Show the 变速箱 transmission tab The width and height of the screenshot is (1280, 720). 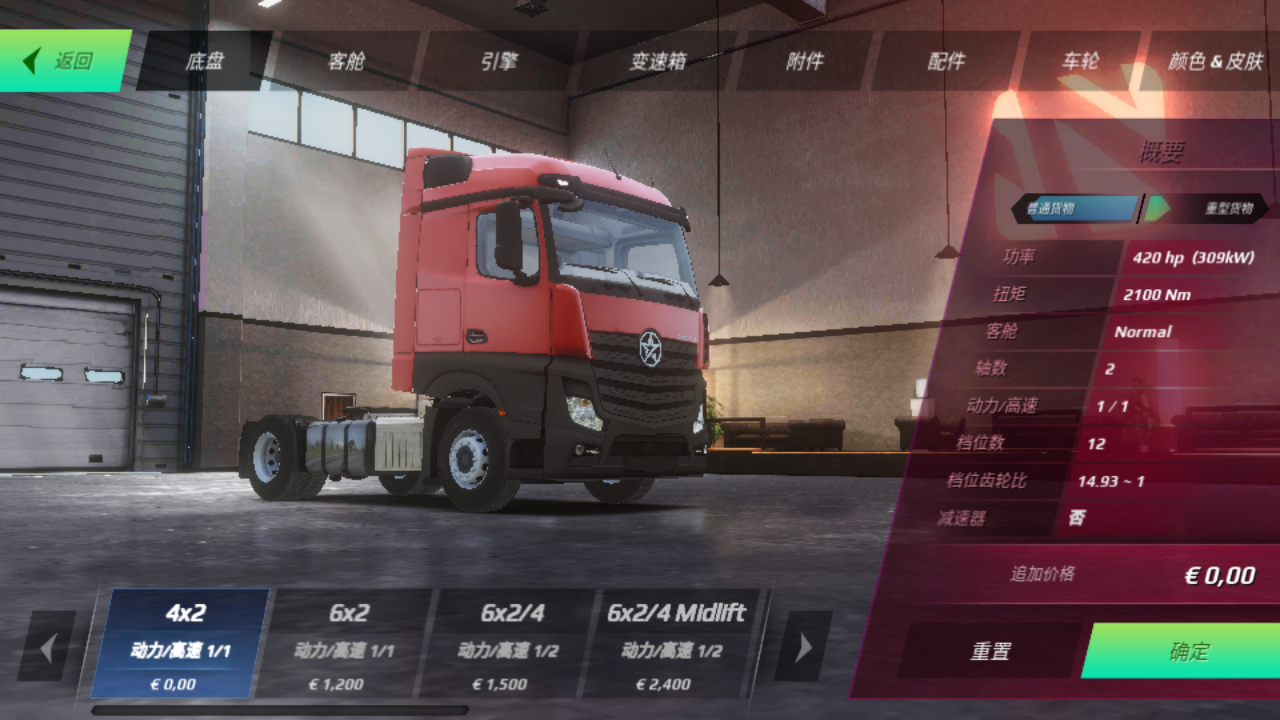tap(657, 61)
